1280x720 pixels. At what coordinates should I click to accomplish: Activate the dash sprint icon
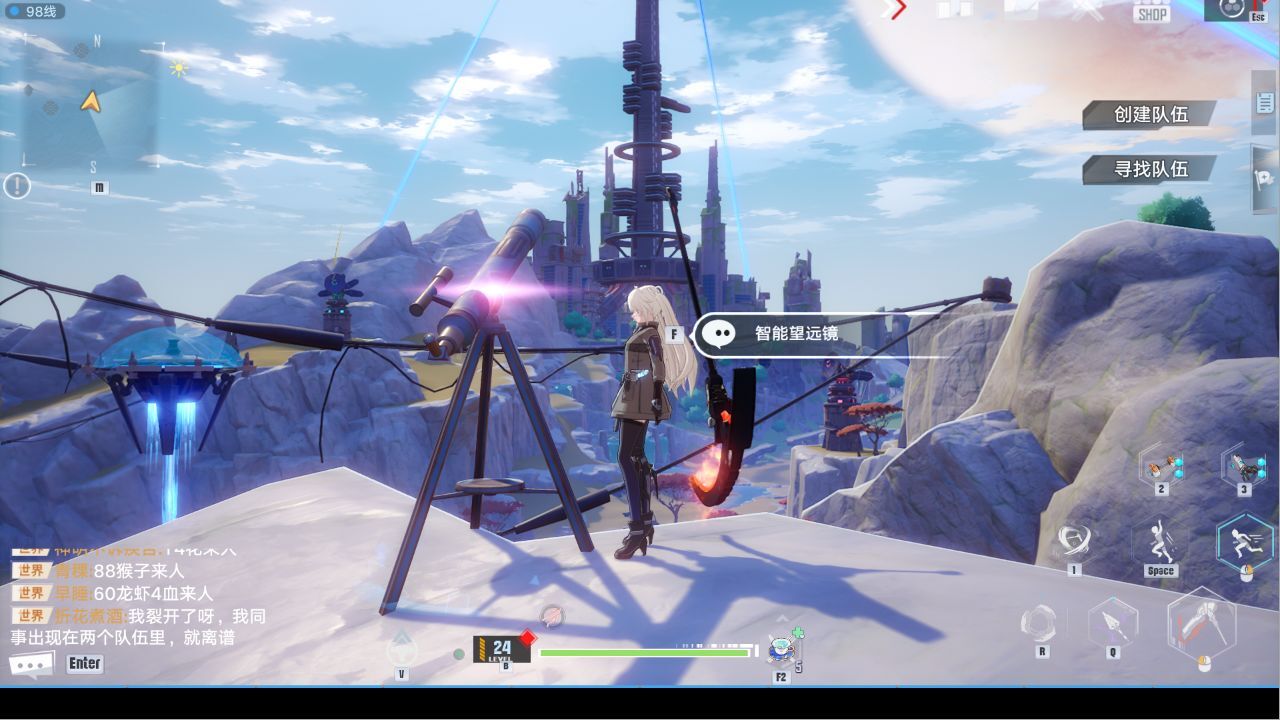[1245, 542]
